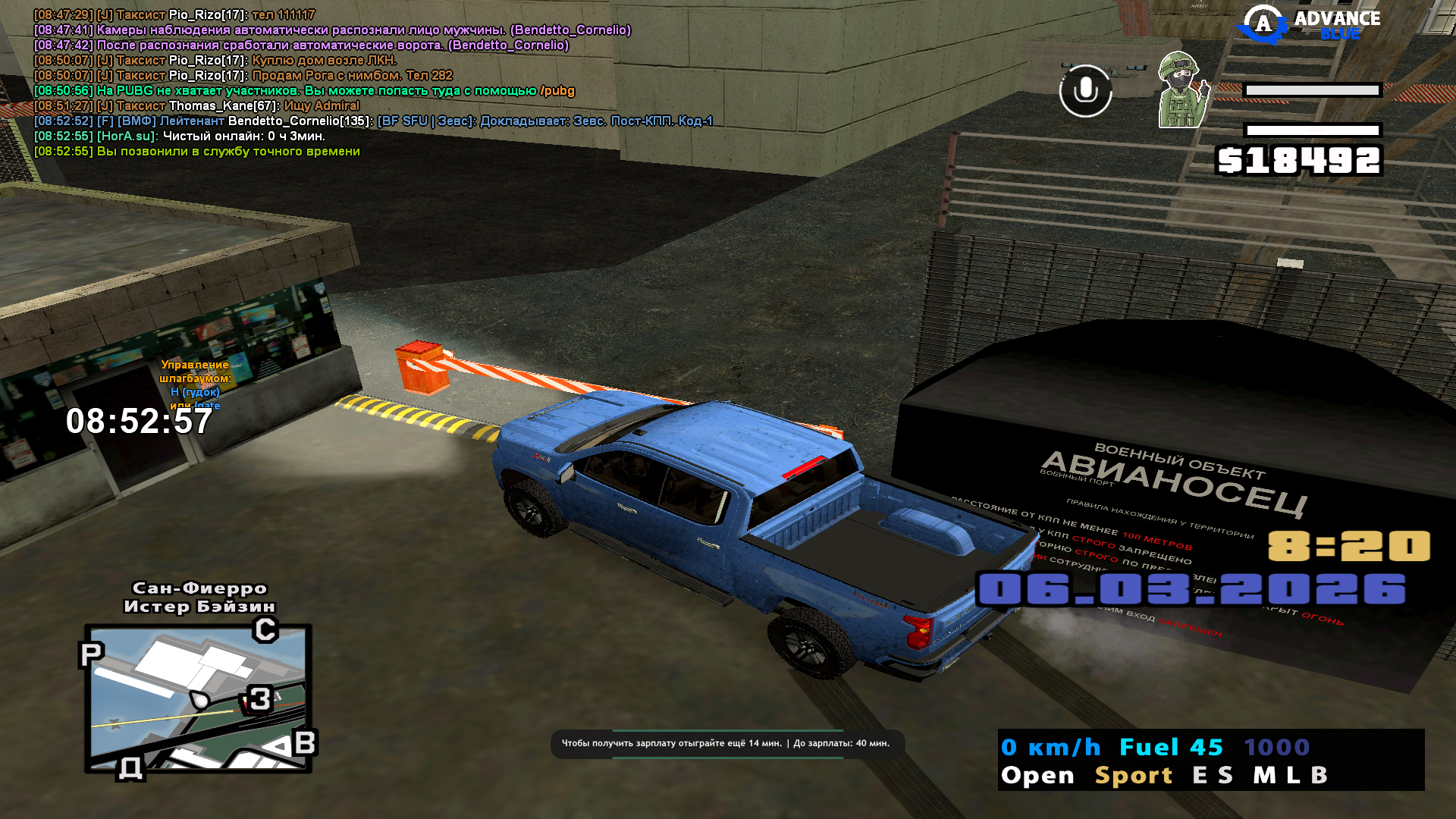Switch the Sport driving mode indicator
The image size is (1456, 819).
tap(1134, 775)
